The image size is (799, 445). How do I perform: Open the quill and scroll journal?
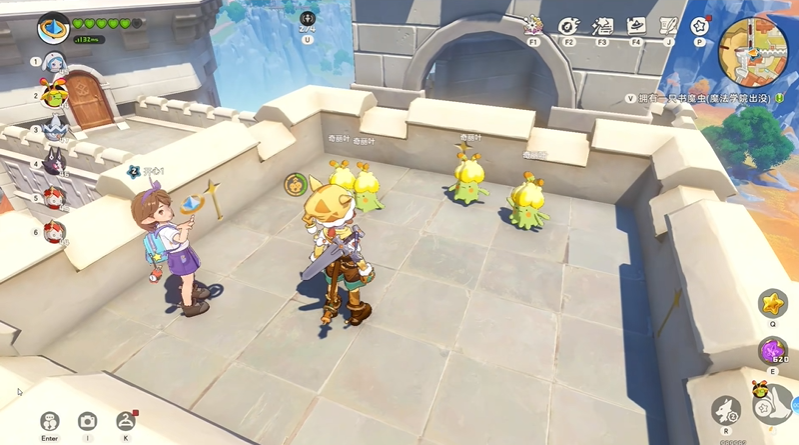click(x=668, y=26)
